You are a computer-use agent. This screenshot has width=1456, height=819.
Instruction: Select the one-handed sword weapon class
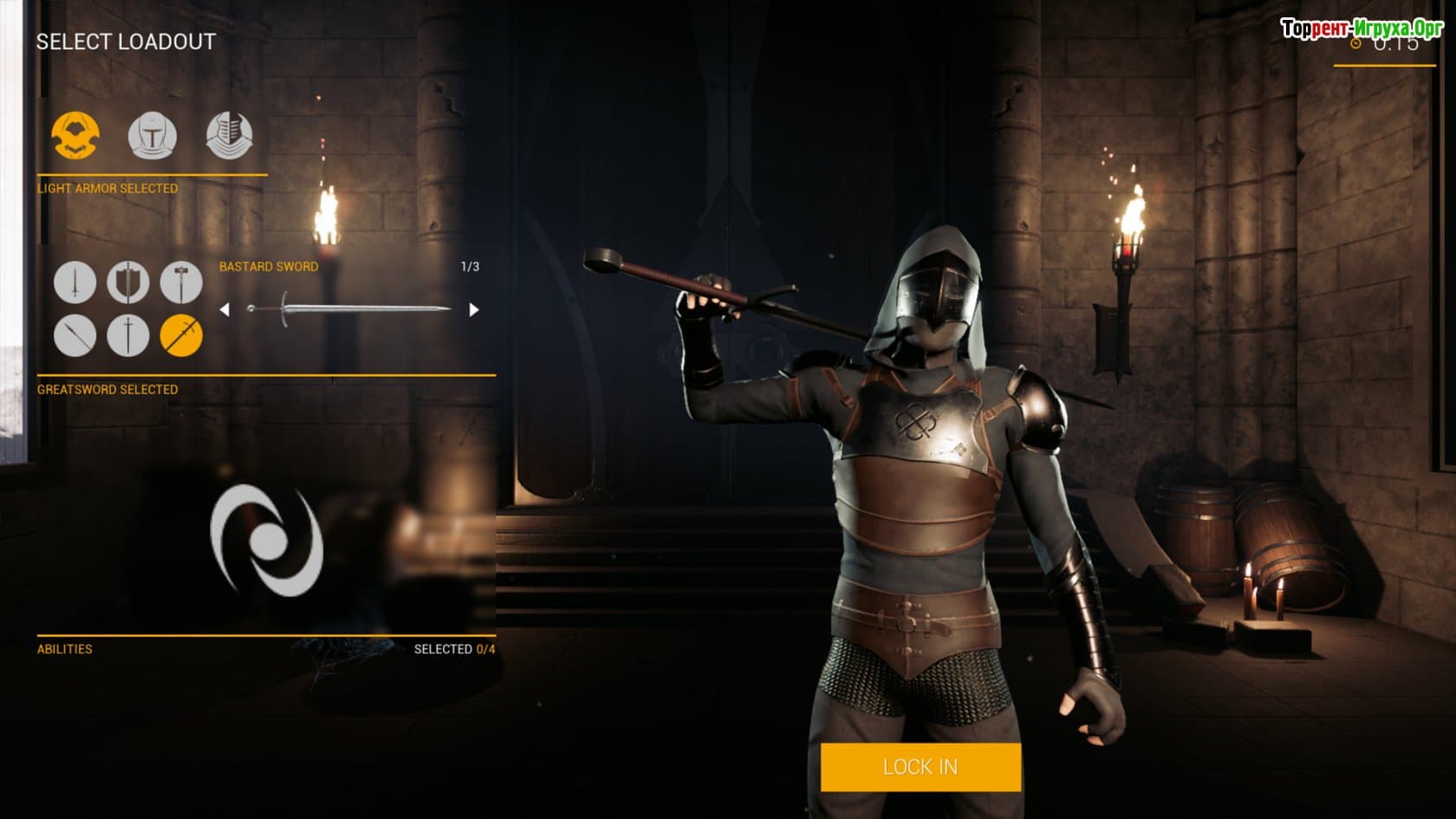coord(75,283)
